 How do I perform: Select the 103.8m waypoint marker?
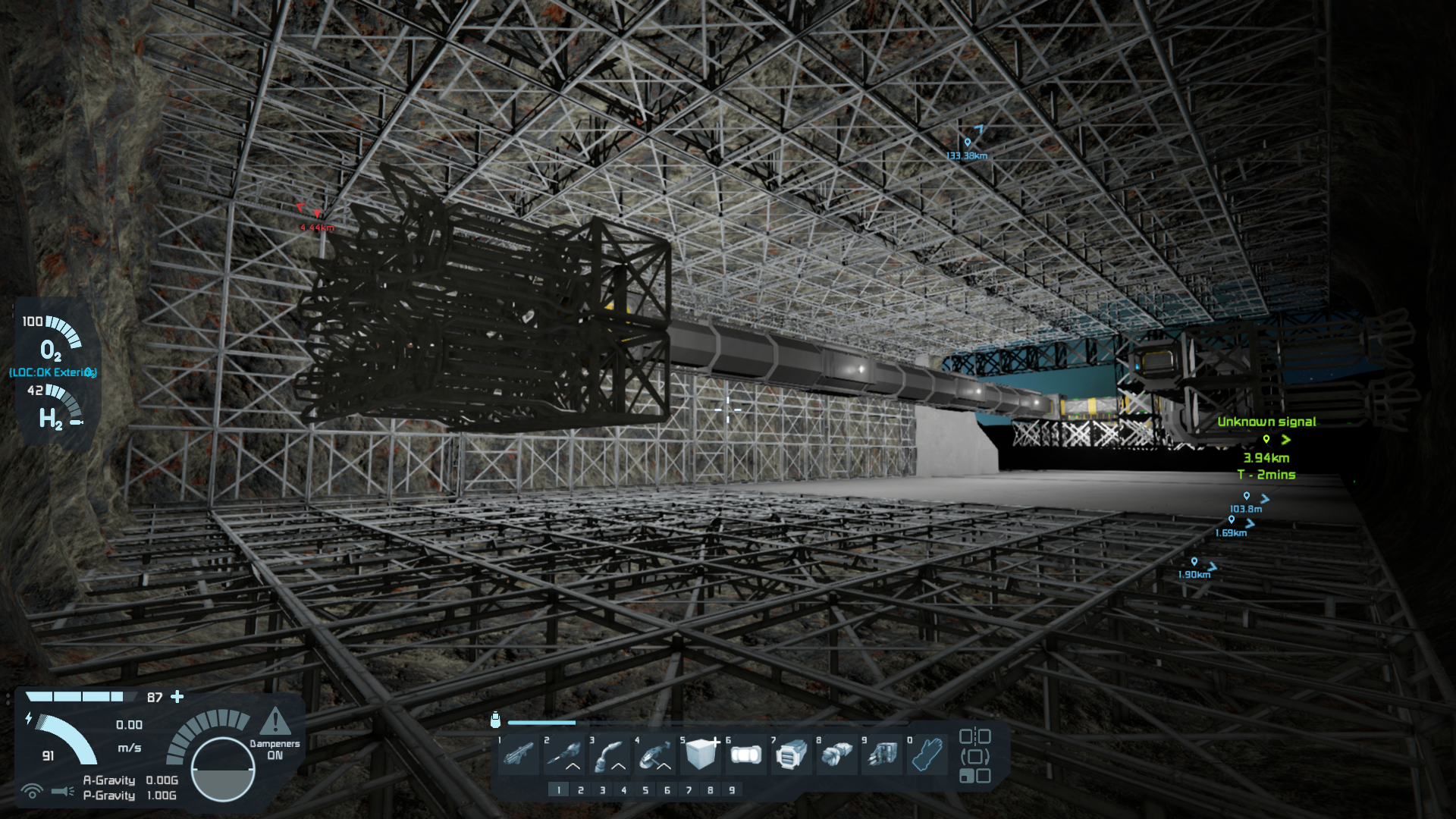1246,497
